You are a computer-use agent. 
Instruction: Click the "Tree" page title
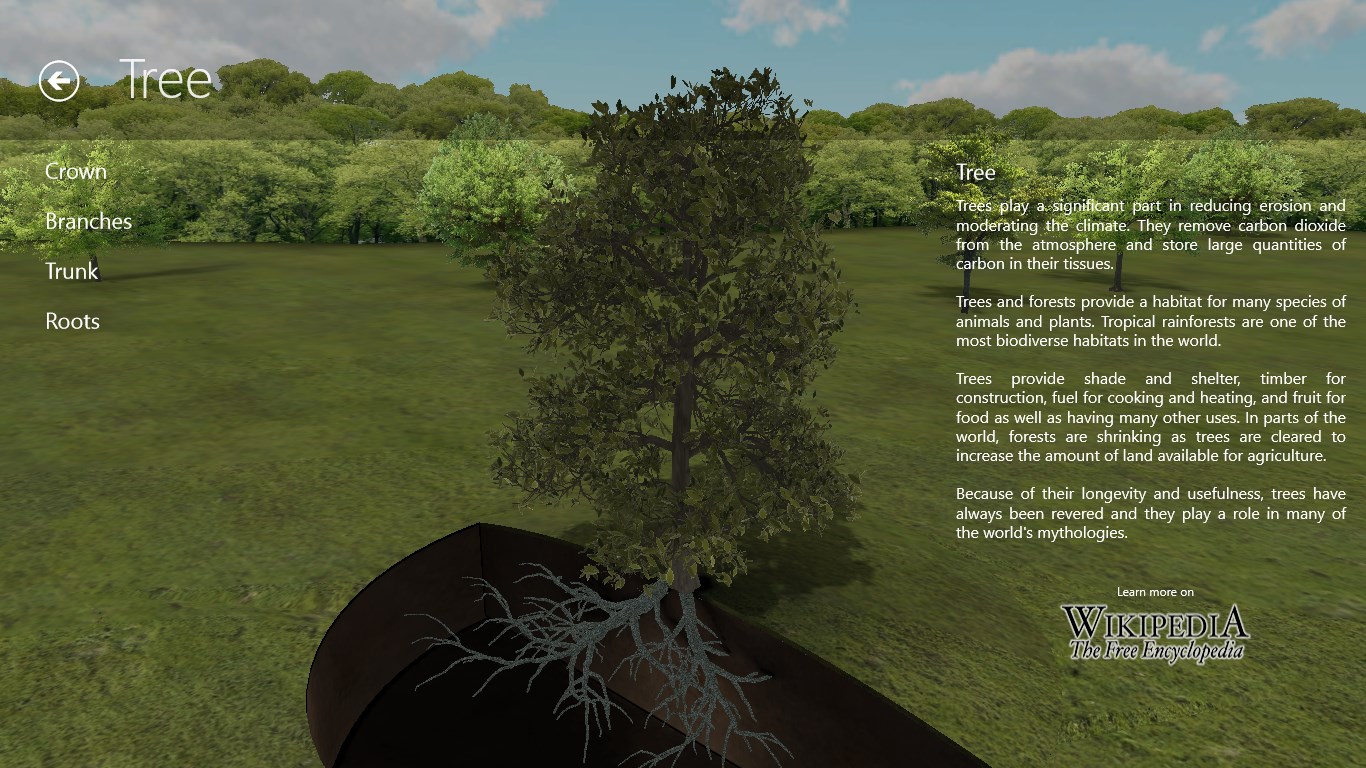[166, 79]
